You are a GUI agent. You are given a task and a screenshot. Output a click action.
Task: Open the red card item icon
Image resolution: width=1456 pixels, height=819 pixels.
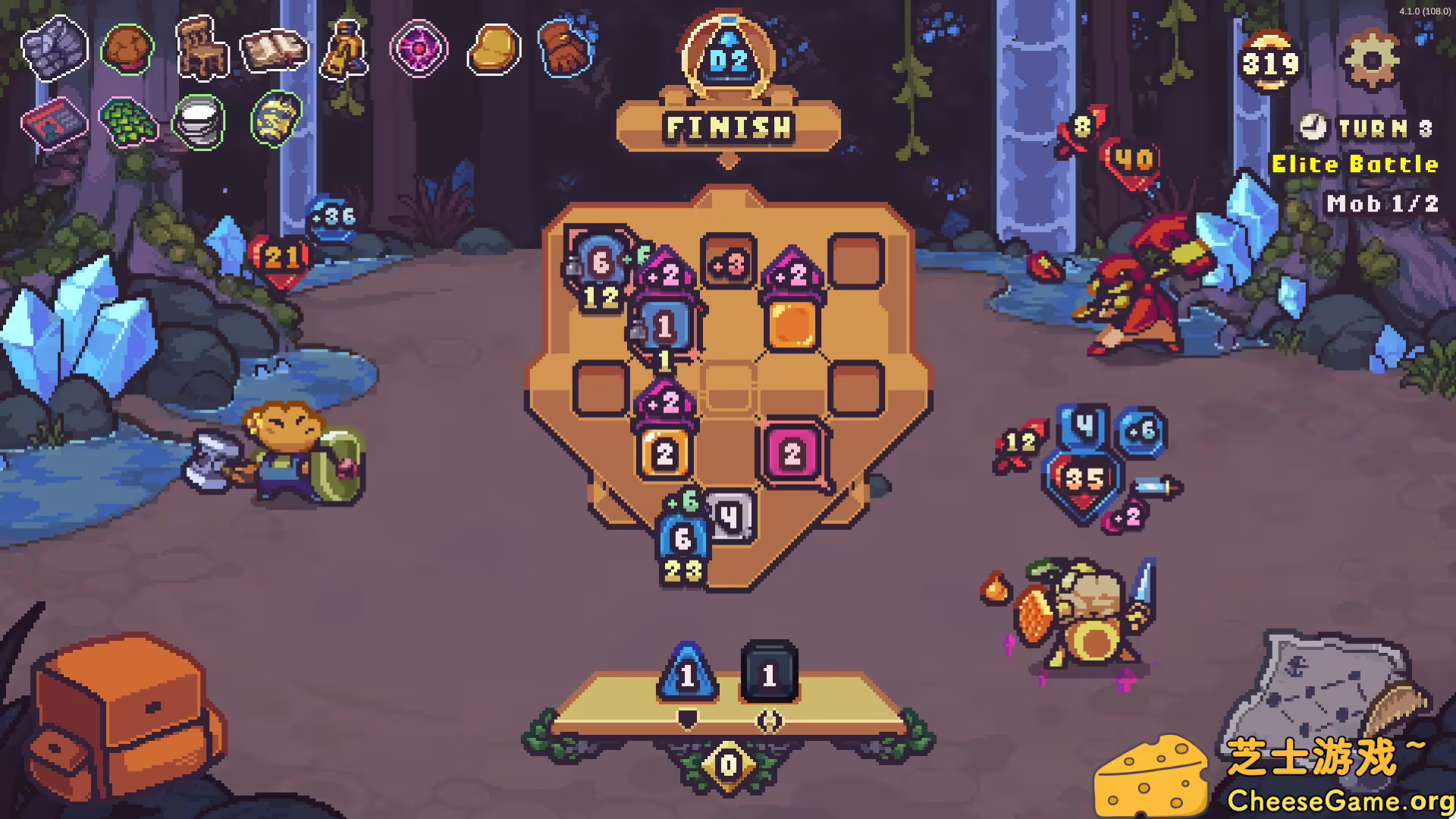click(55, 123)
